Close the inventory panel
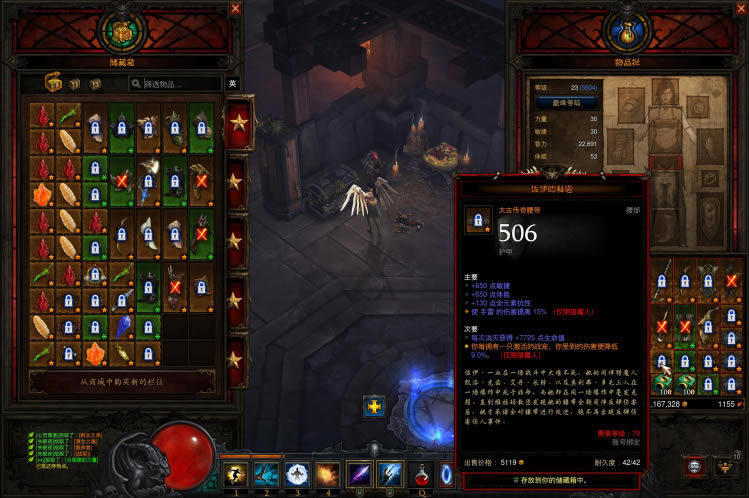 739,9
